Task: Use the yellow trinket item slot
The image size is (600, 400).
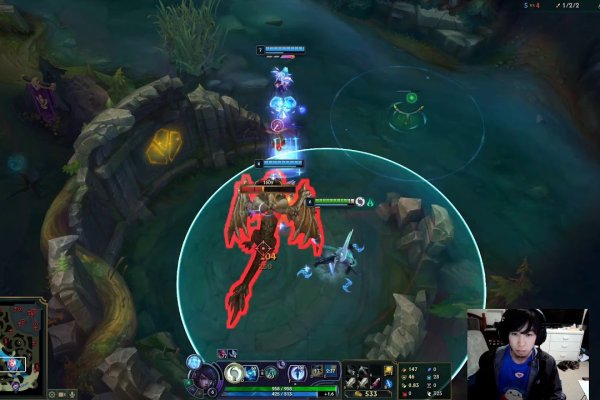Action: pos(387,371)
